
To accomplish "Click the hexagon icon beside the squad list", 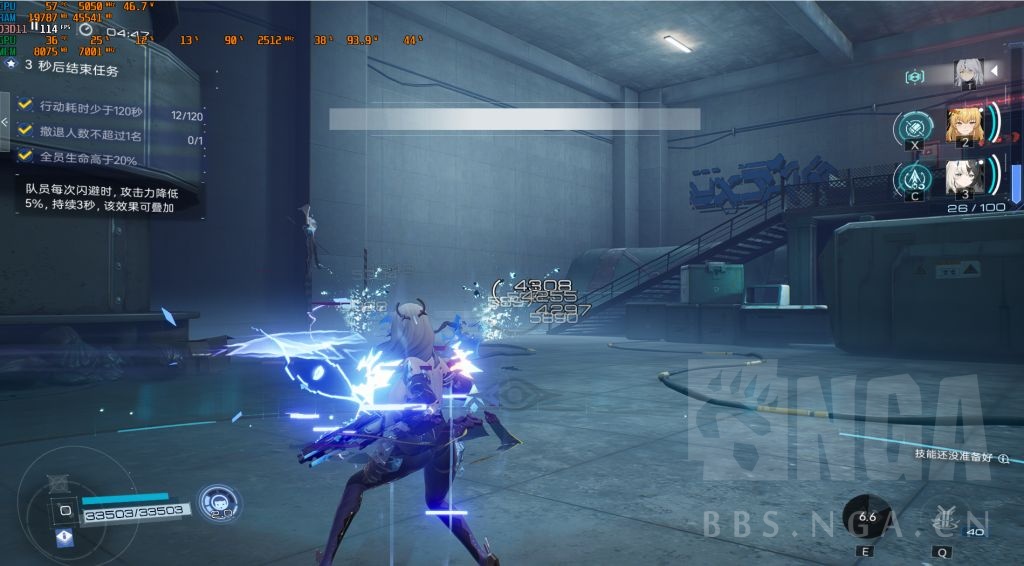I will point(914,77).
